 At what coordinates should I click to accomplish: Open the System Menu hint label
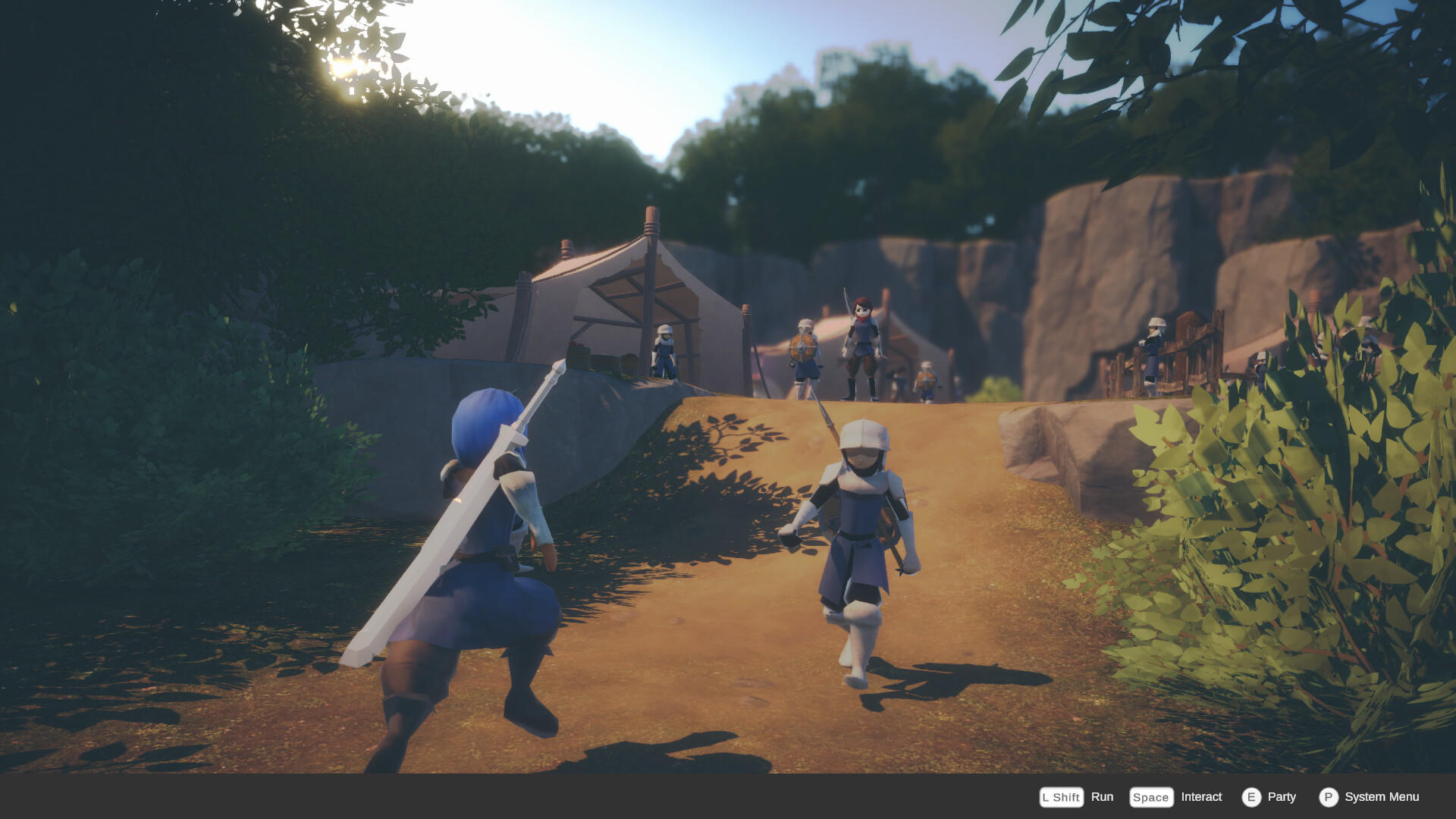[x=1382, y=797]
